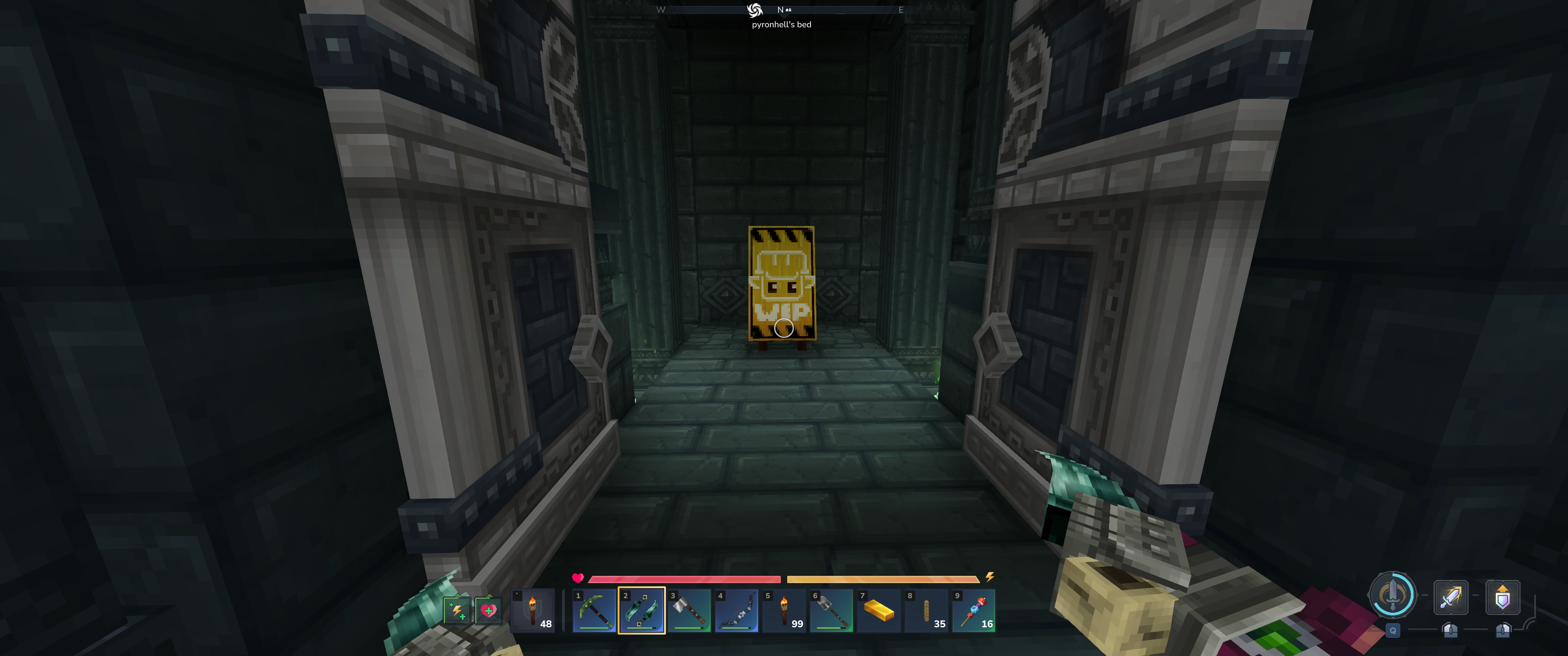1568x656 pixels.
Task: Click the off-hand torch slot showing 48
Action: coord(533,610)
